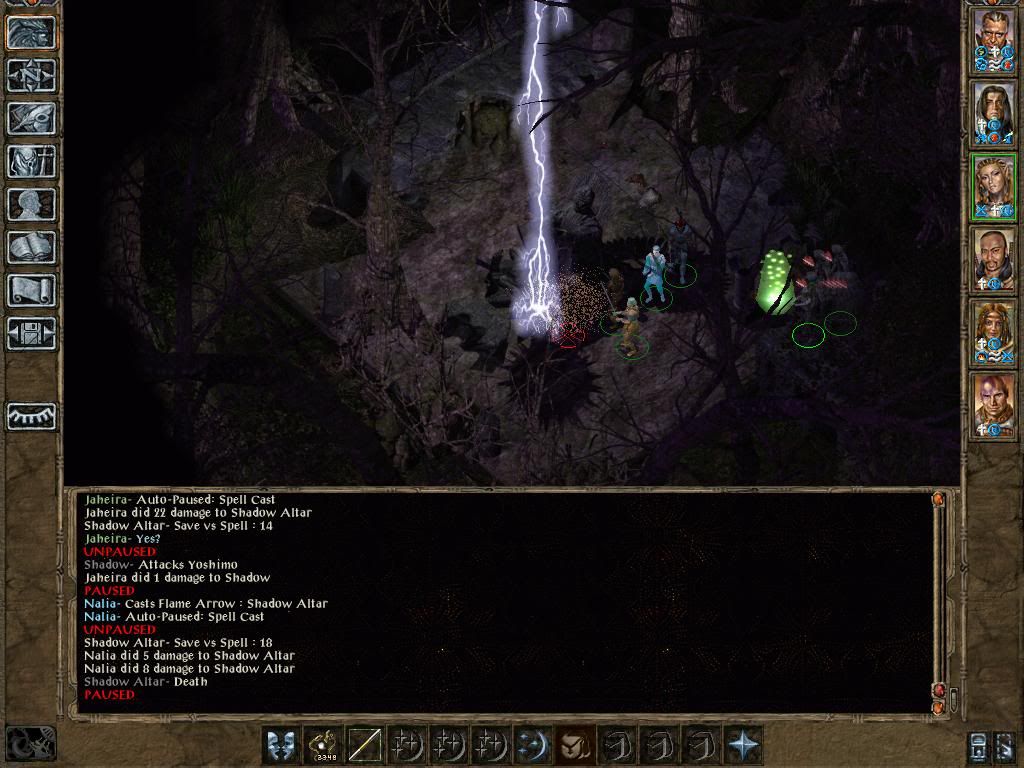Open the journal with the quill icon
Viewport: 1024px width, 768px height.
click(x=31, y=118)
